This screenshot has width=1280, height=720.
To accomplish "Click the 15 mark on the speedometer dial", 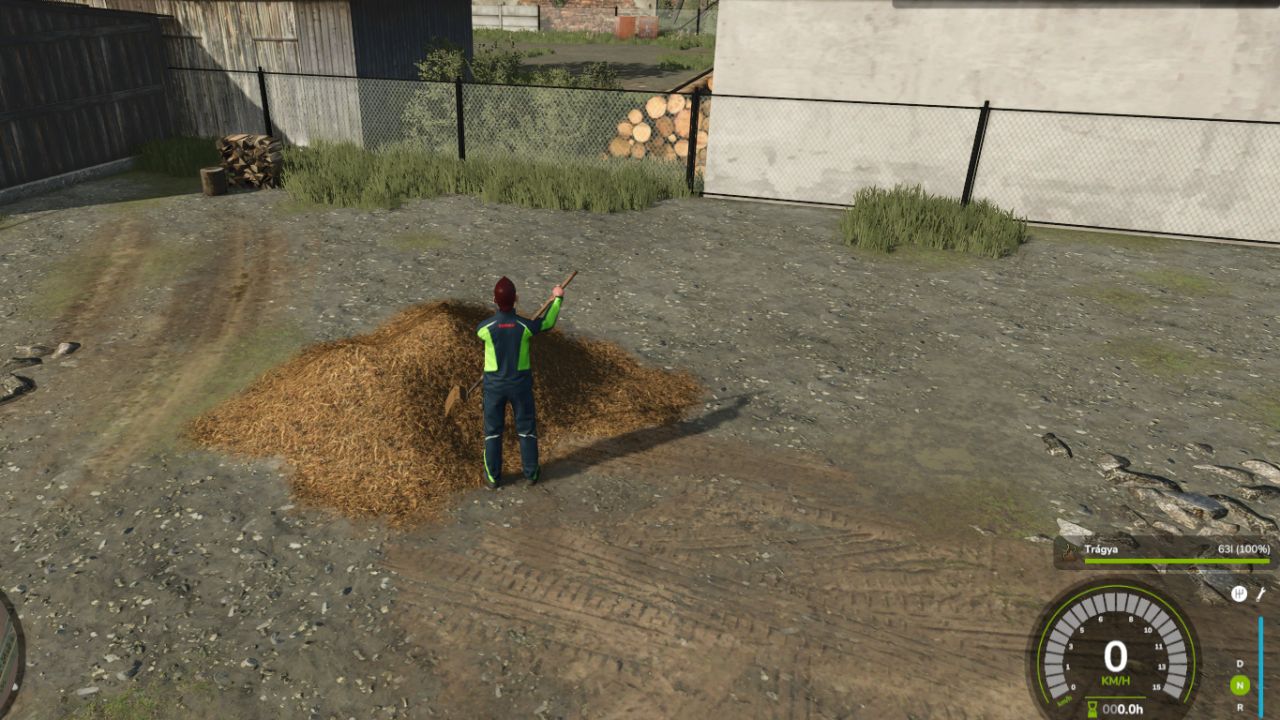I will tap(1156, 687).
